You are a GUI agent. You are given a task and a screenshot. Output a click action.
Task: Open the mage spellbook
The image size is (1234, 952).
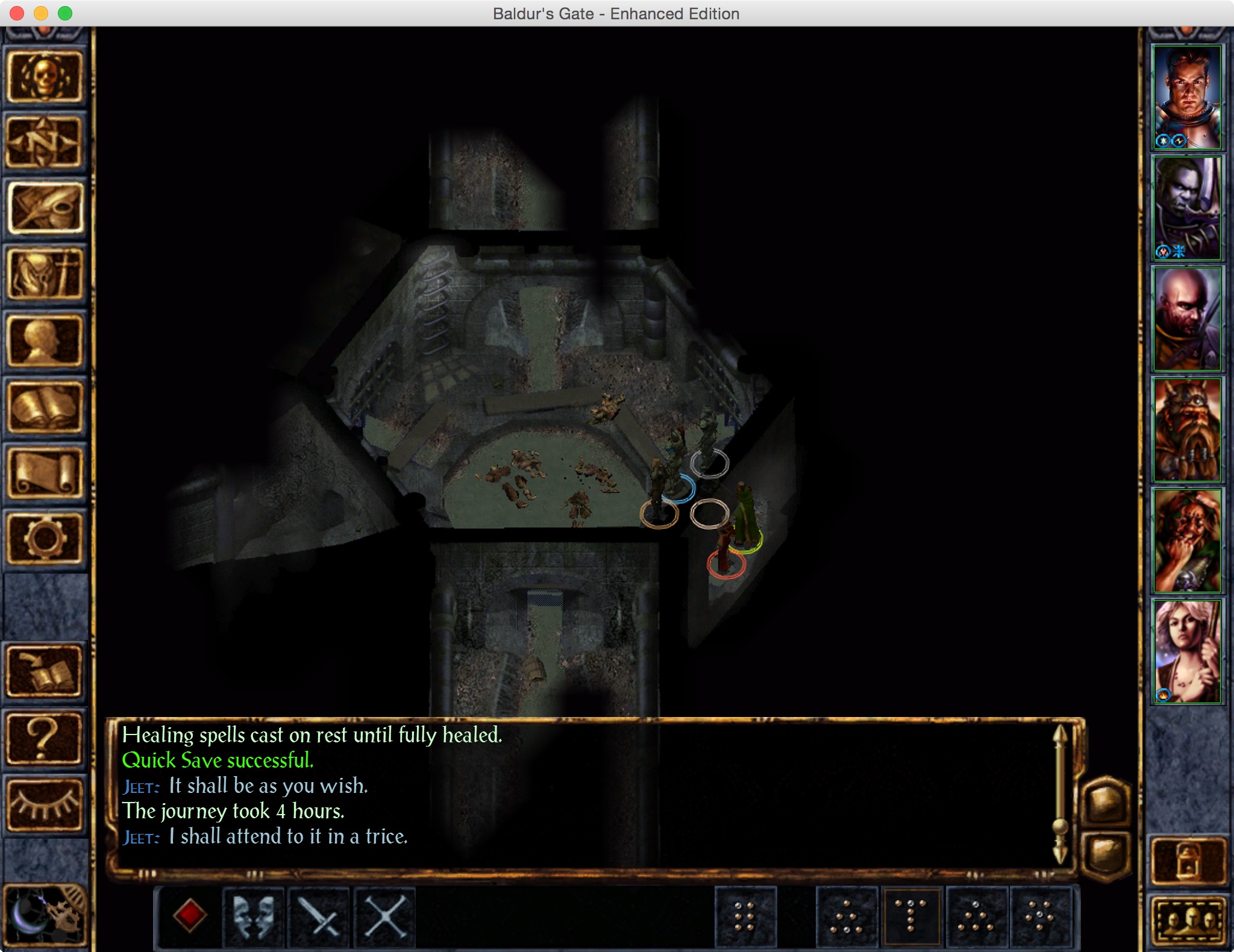tap(44, 407)
